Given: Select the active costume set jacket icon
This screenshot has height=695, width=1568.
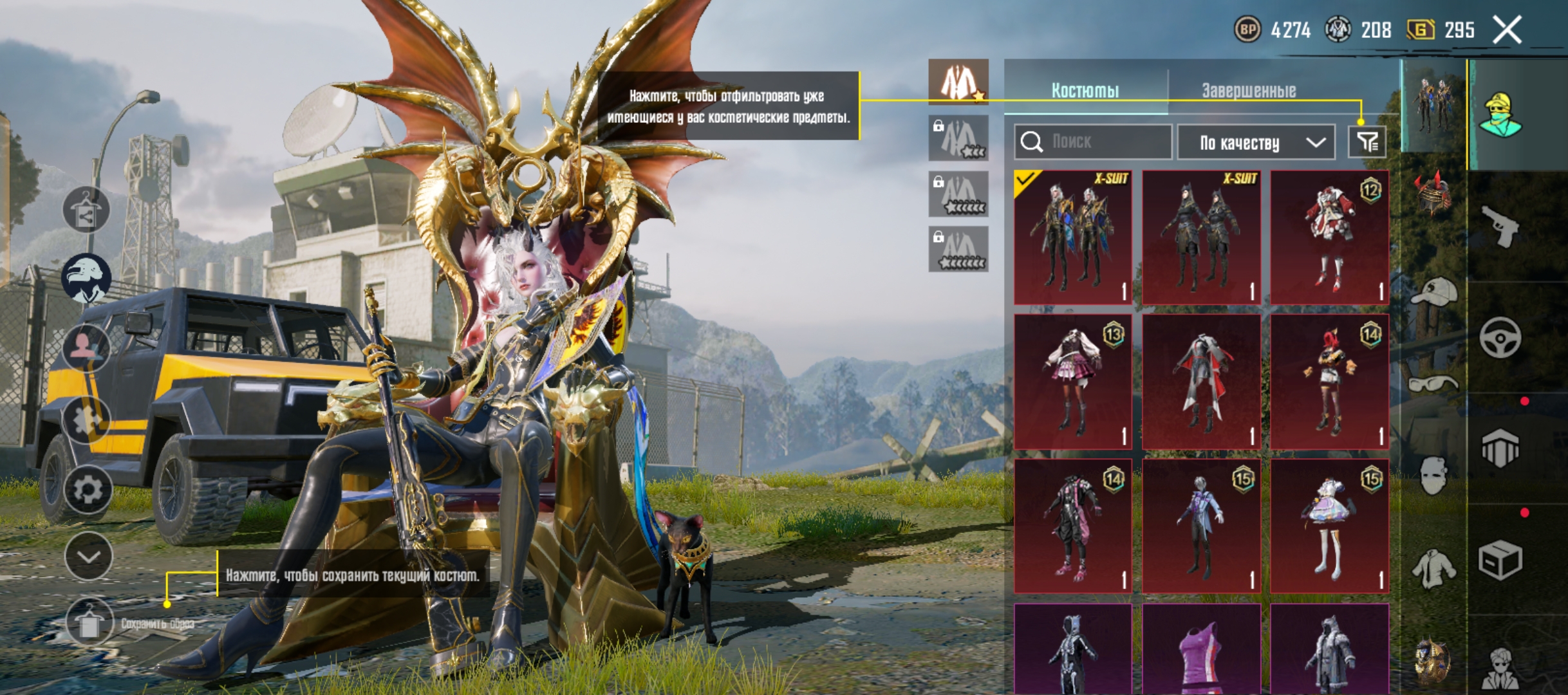Looking at the screenshot, I should [958, 82].
